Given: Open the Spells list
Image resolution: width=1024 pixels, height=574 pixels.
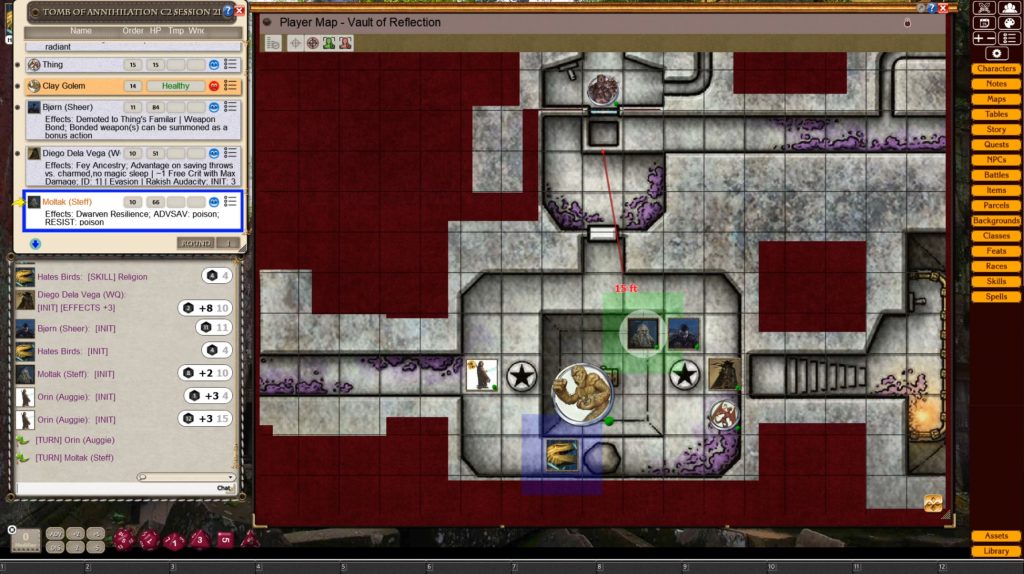Looking at the screenshot, I should (996, 296).
